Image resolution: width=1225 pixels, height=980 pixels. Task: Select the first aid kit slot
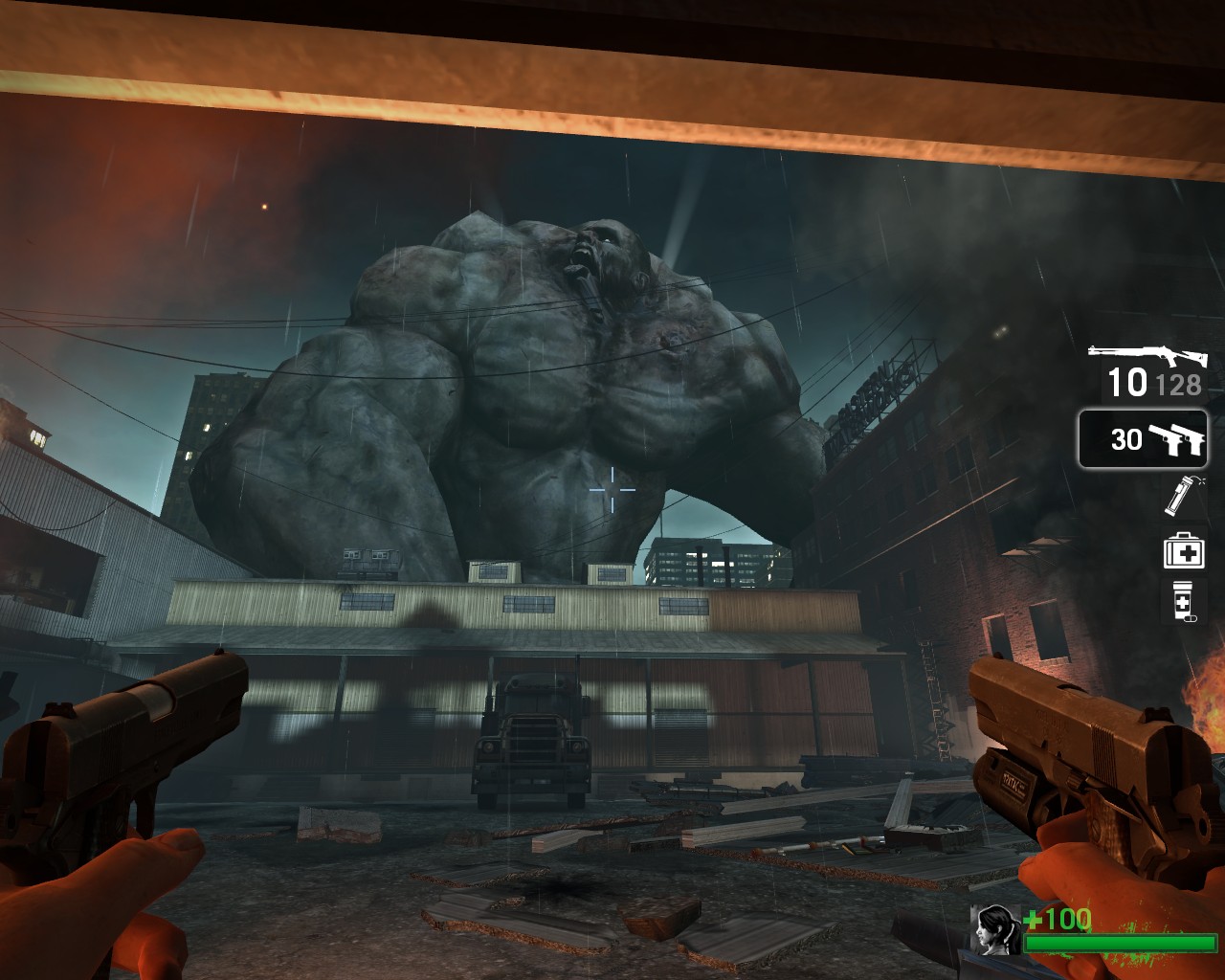[1183, 549]
